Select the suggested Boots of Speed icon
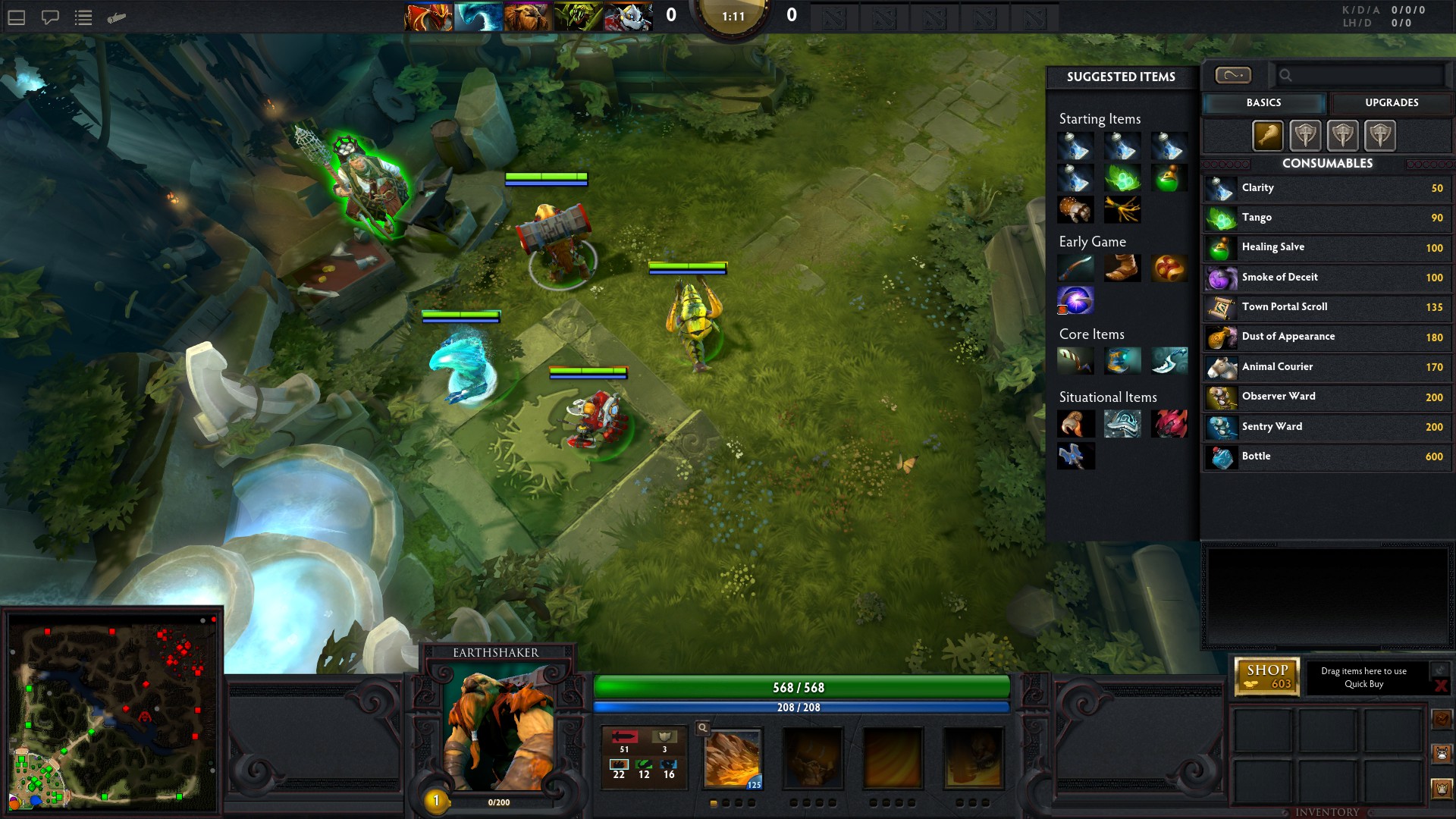1456x819 pixels. pyautogui.click(x=1122, y=268)
